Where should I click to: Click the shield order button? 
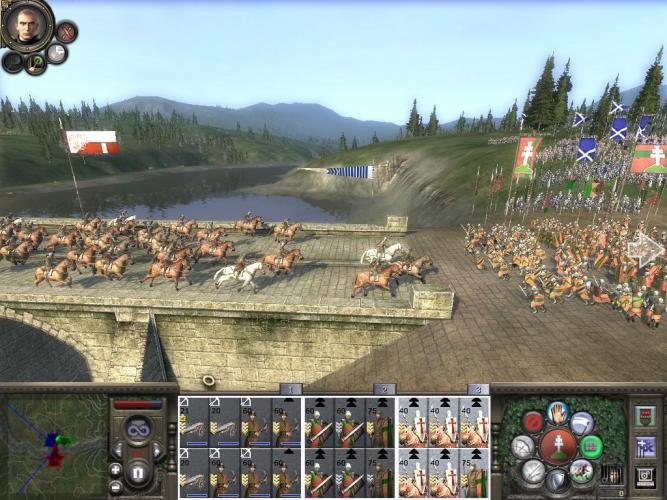[557, 482]
